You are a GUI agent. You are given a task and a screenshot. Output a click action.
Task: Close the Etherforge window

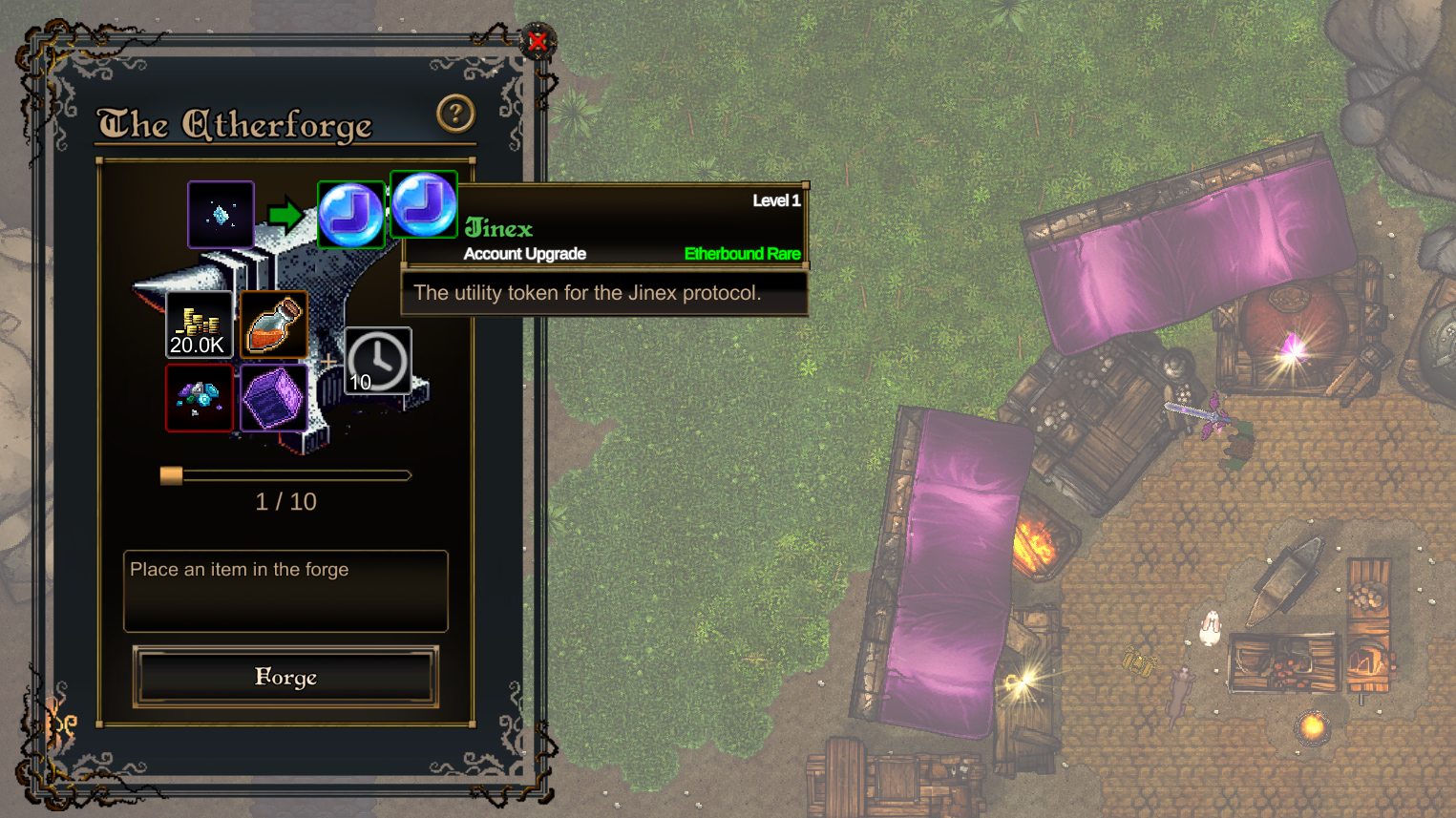pos(538,42)
